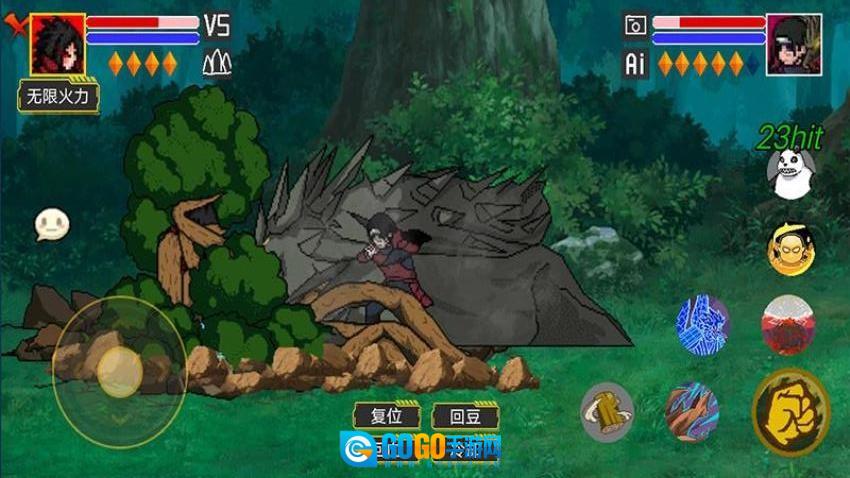Tap the fist basic attack button
850x478 pixels.
coord(790,412)
